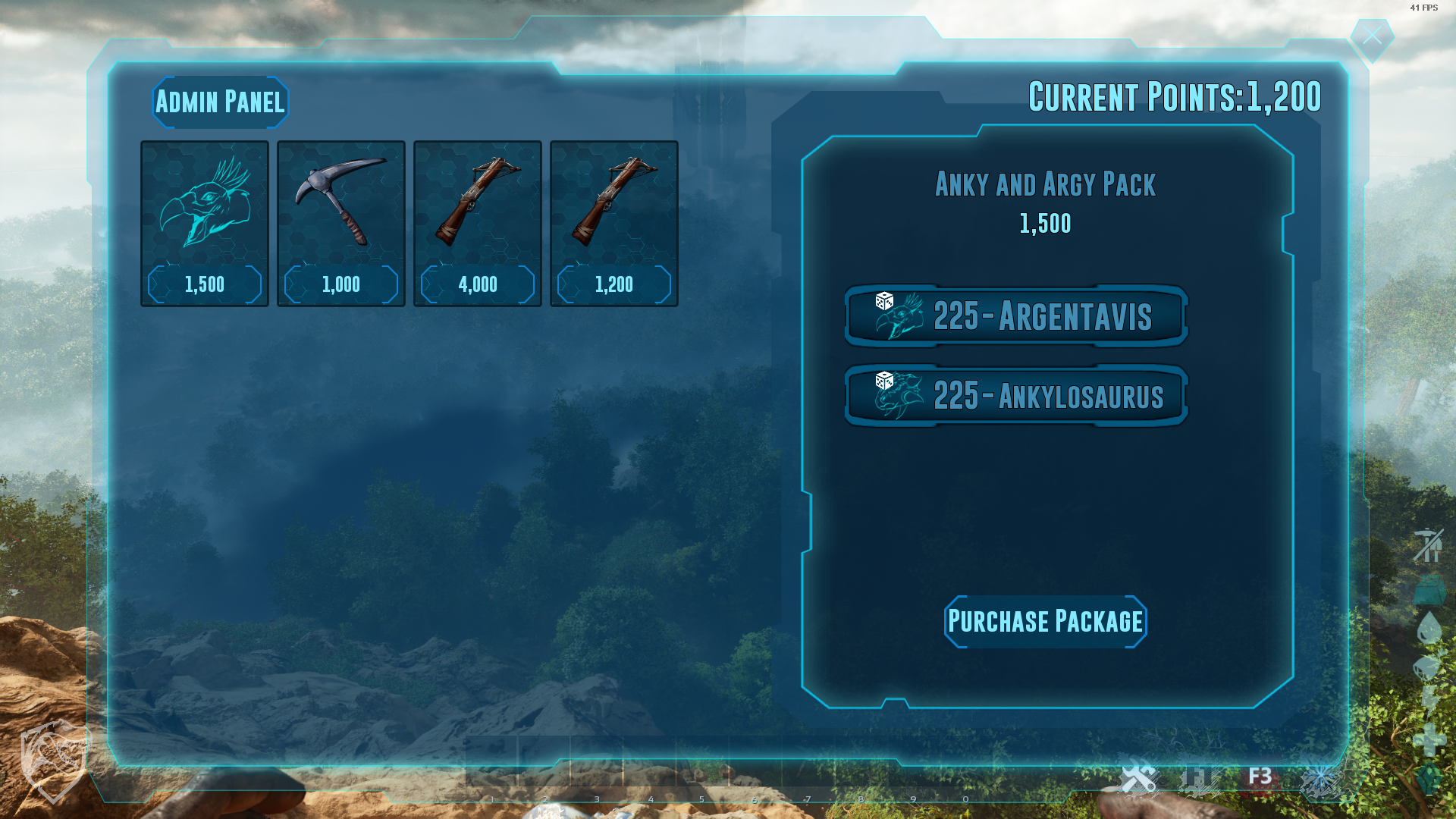Viewport: 1456px width, 819px height.
Task: Select the 1,500 point Argentavis package
Action: 205,224
